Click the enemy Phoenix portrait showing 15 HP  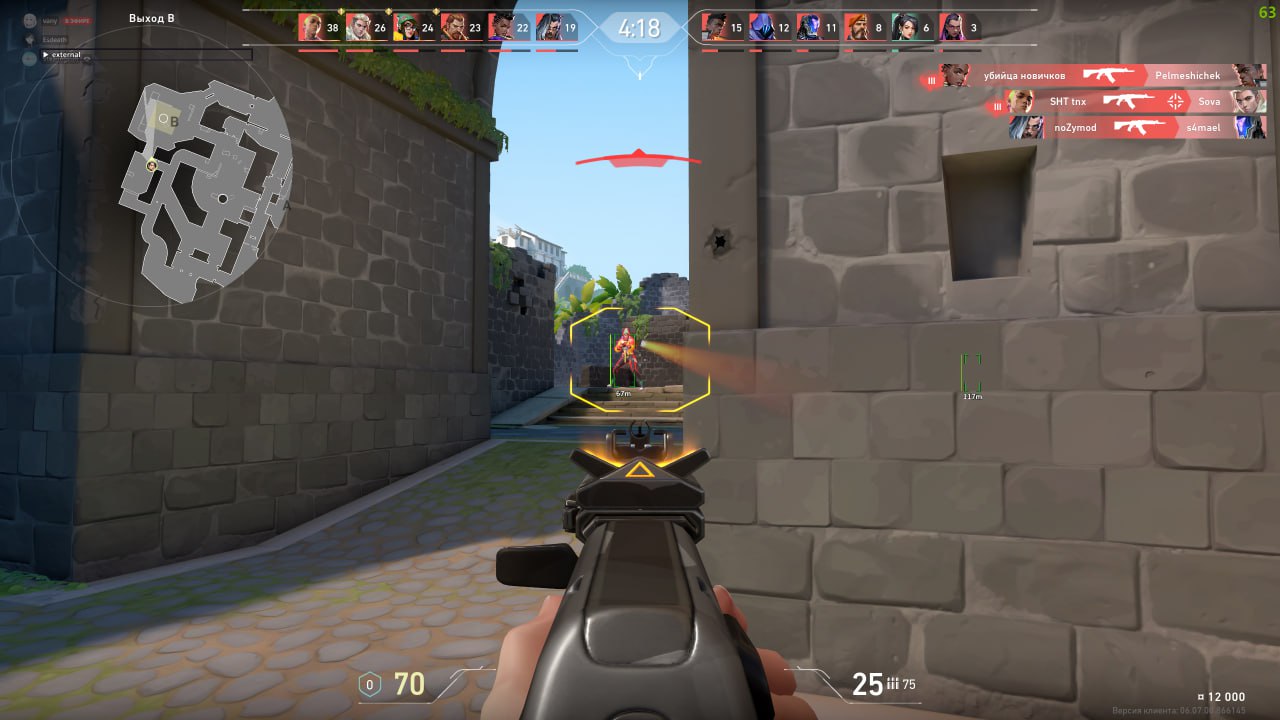tap(713, 27)
